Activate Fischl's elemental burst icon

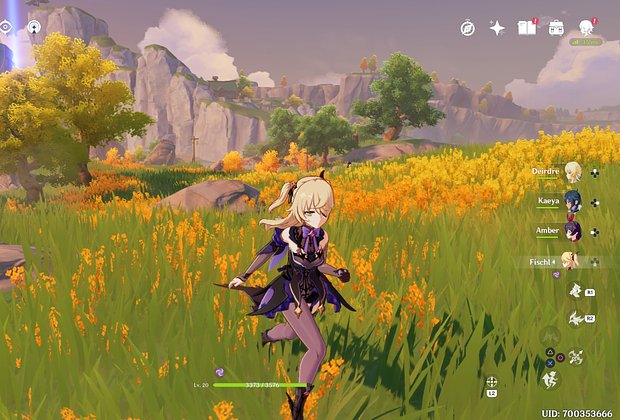(576, 319)
